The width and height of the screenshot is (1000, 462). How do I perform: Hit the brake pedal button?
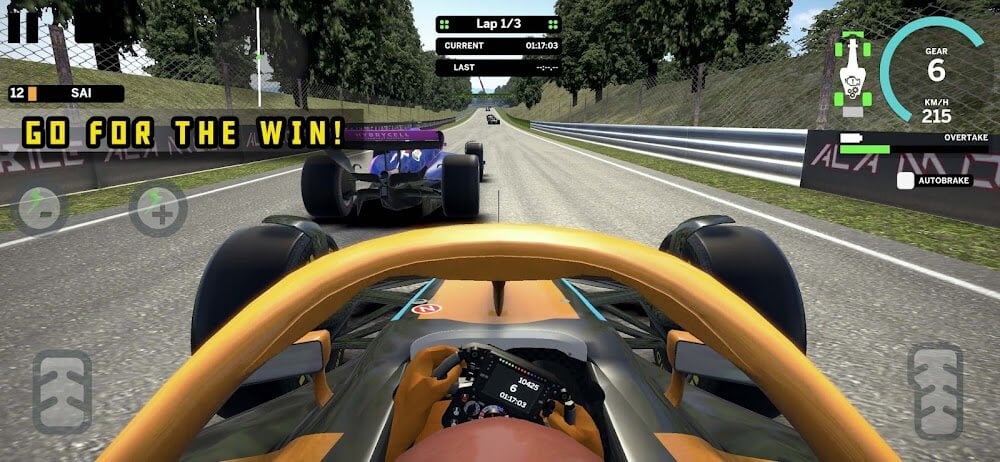tap(62, 391)
